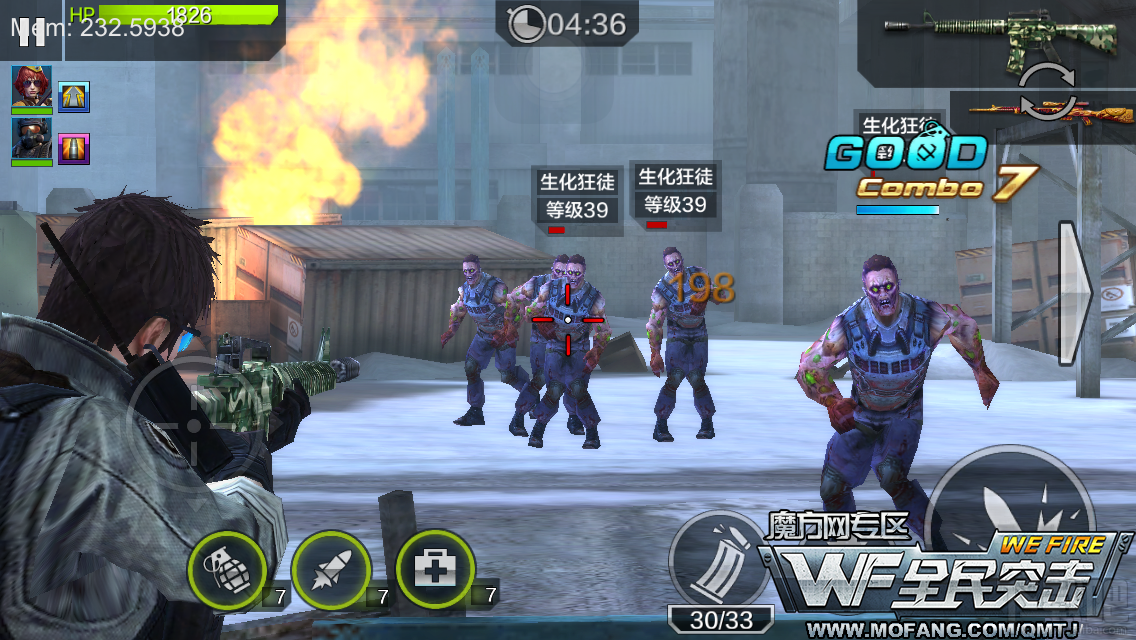1136x640 pixels.
Task: Activate the purple teammate skill icon
Action: click(74, 148)
